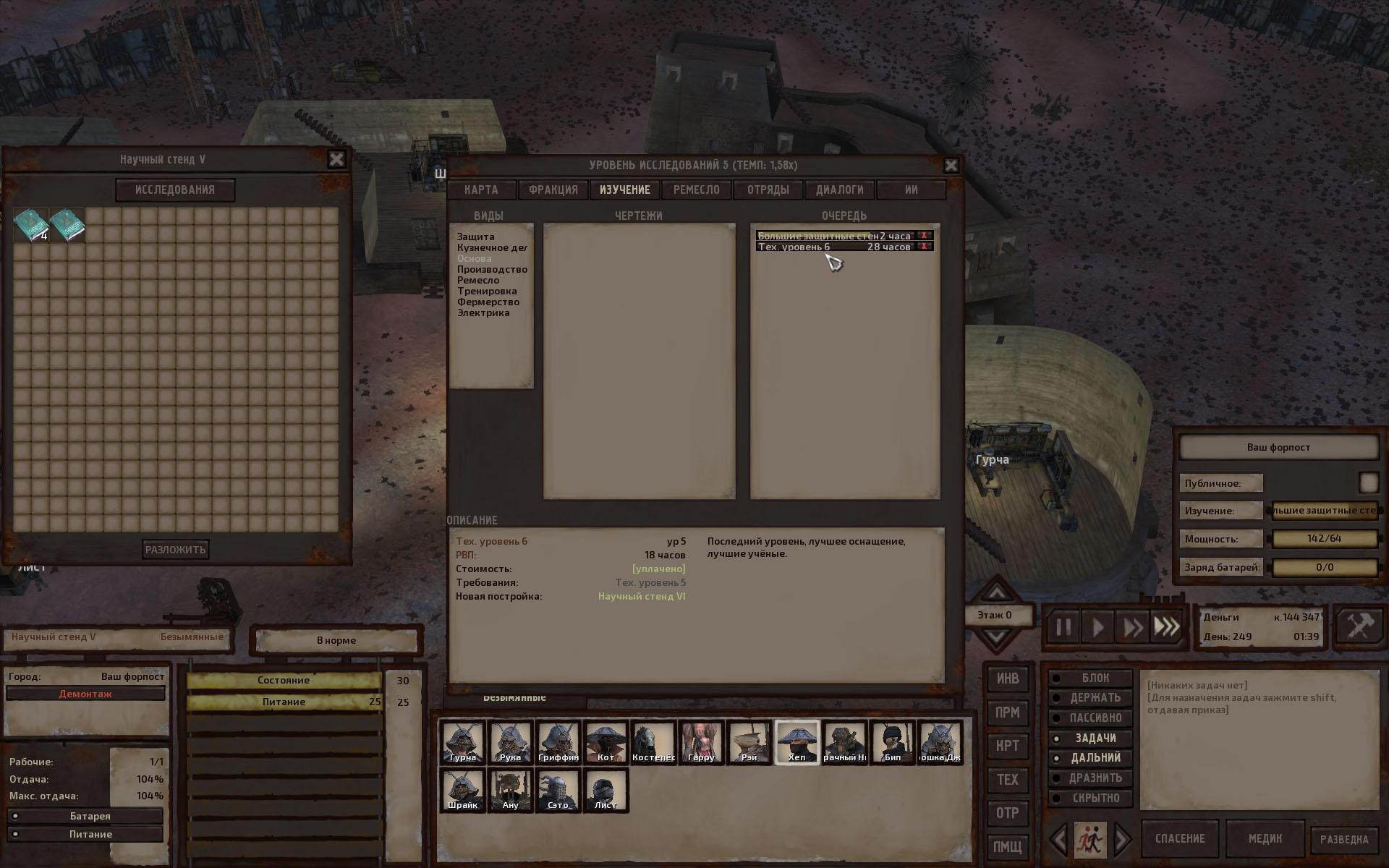
Task: Toggle the Публичное checkbox
Action: click(x=1368, y=482)
